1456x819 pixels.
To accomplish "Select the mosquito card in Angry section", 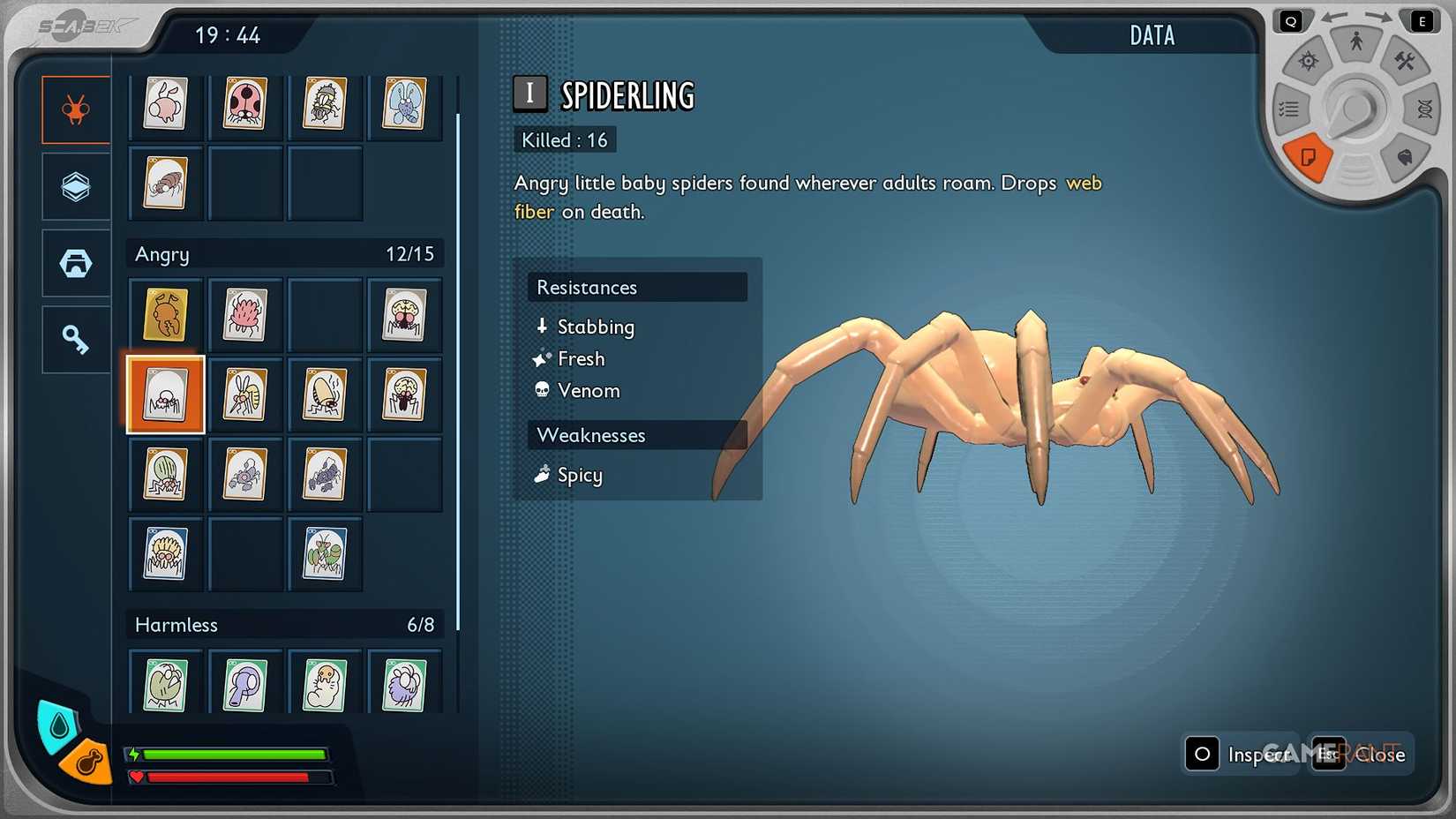I will [x=244, y=394].
